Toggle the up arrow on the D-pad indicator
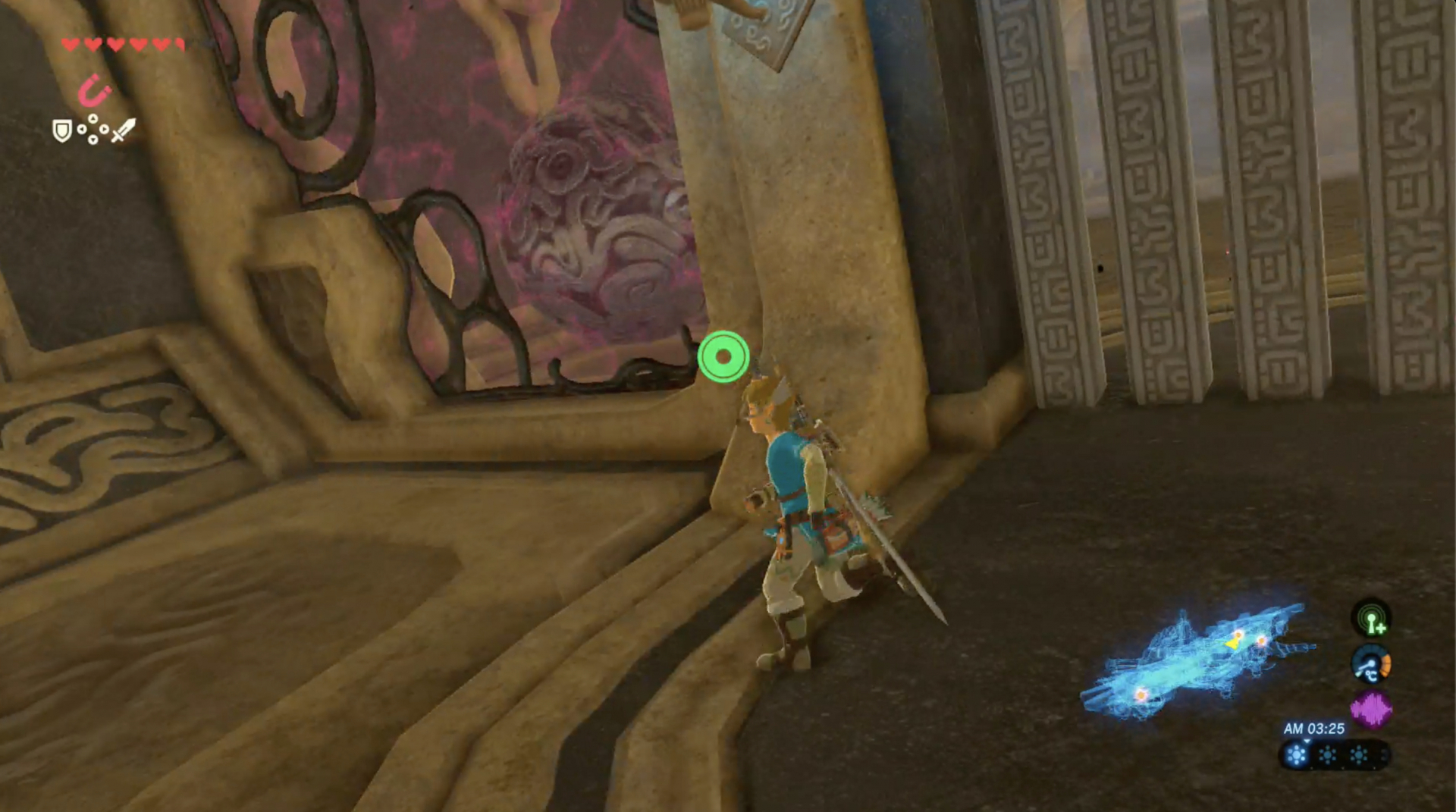Viewport: 1456px width, 812px height. coord(93,119)
